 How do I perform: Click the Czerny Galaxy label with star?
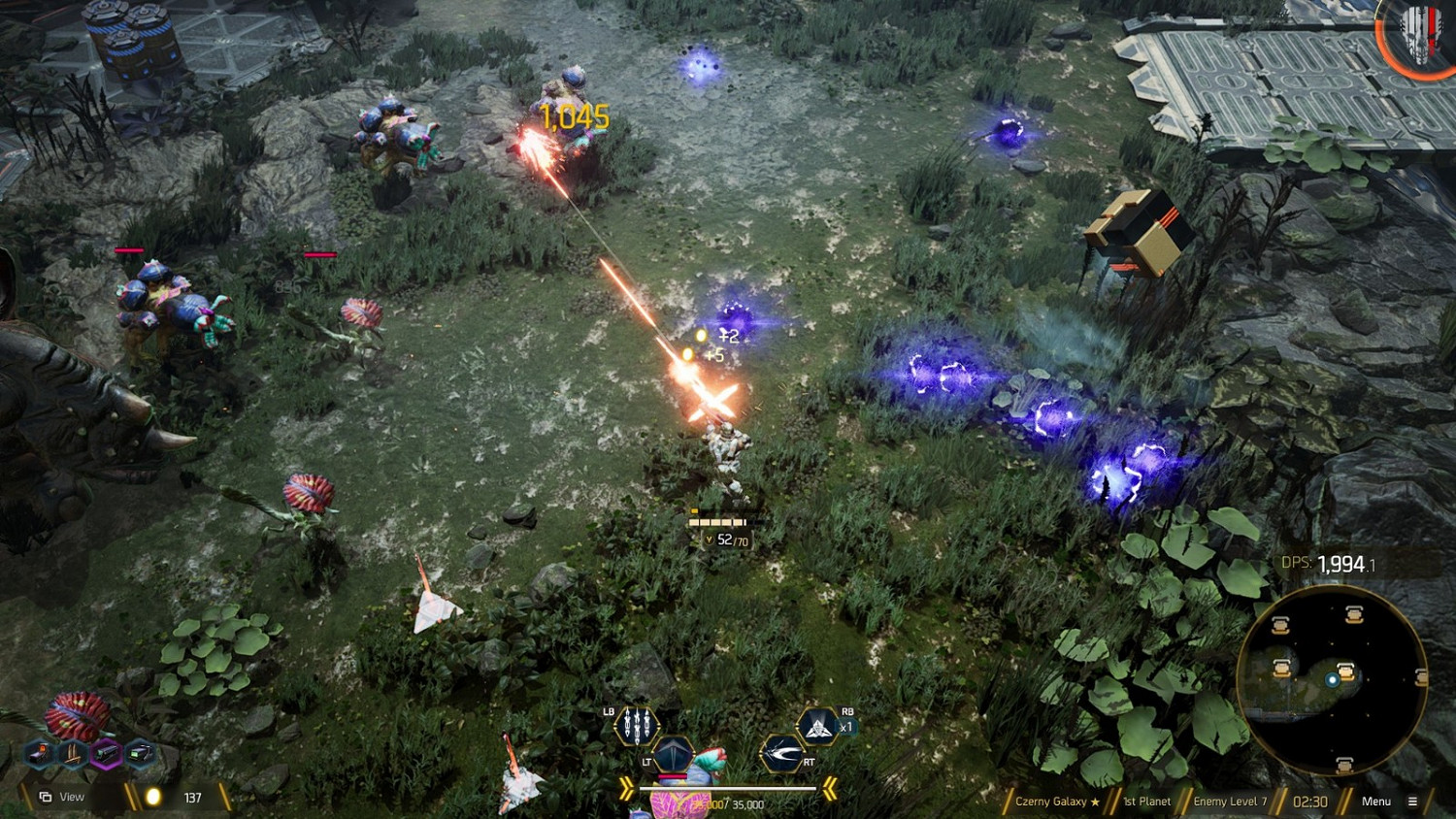click(1058, 802)
